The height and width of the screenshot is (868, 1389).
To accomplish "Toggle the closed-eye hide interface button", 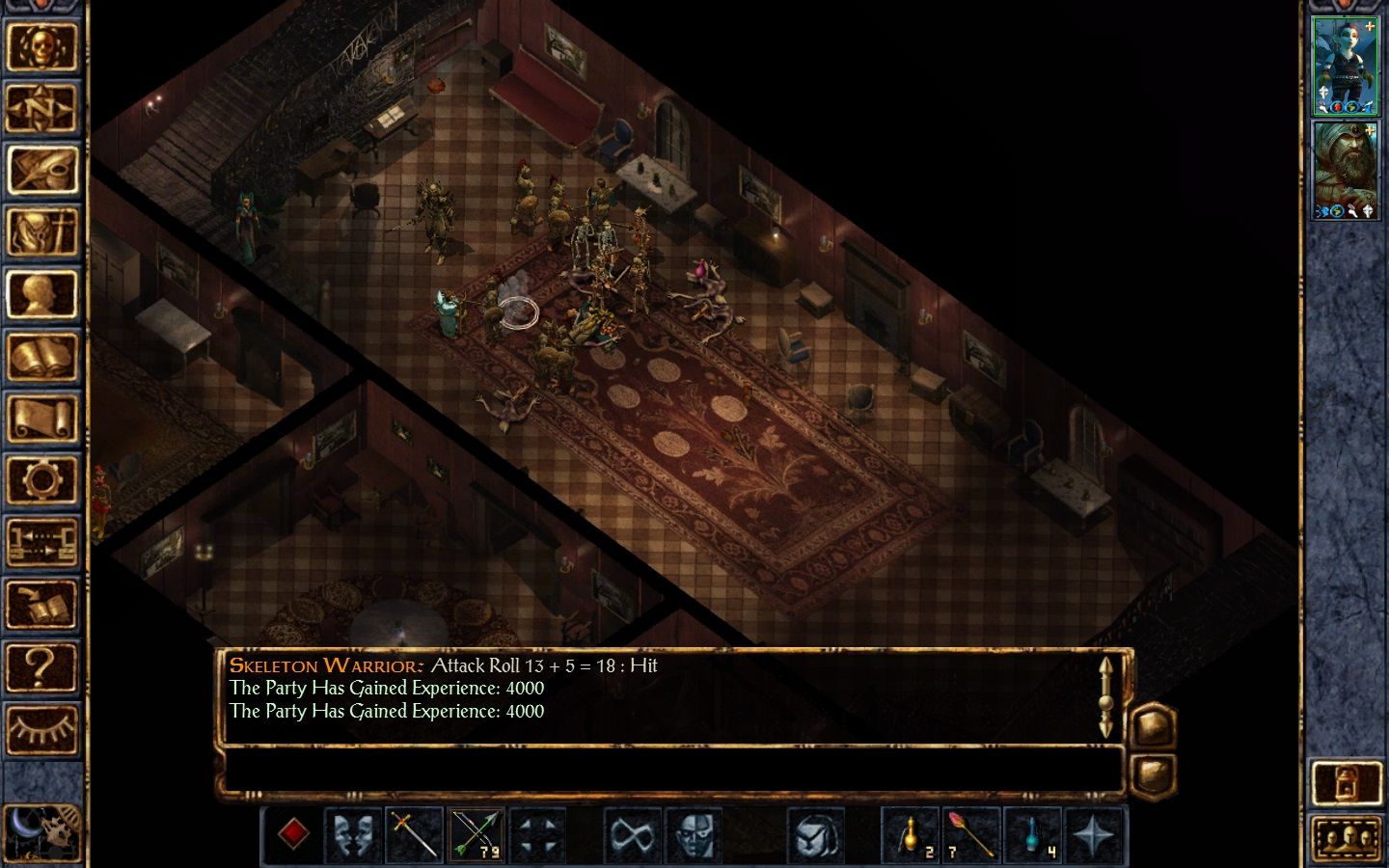I will [x=41, y=729].
